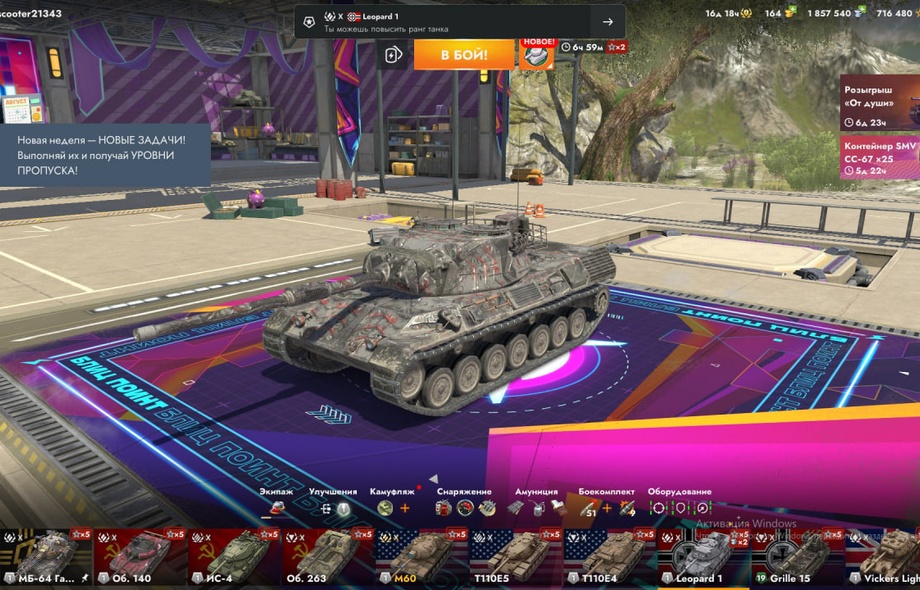The width and height of the screenshot is (920, 590).
Task: Open the battle mode selector icon beside В БОЙ!
Action: click(394, 54)
